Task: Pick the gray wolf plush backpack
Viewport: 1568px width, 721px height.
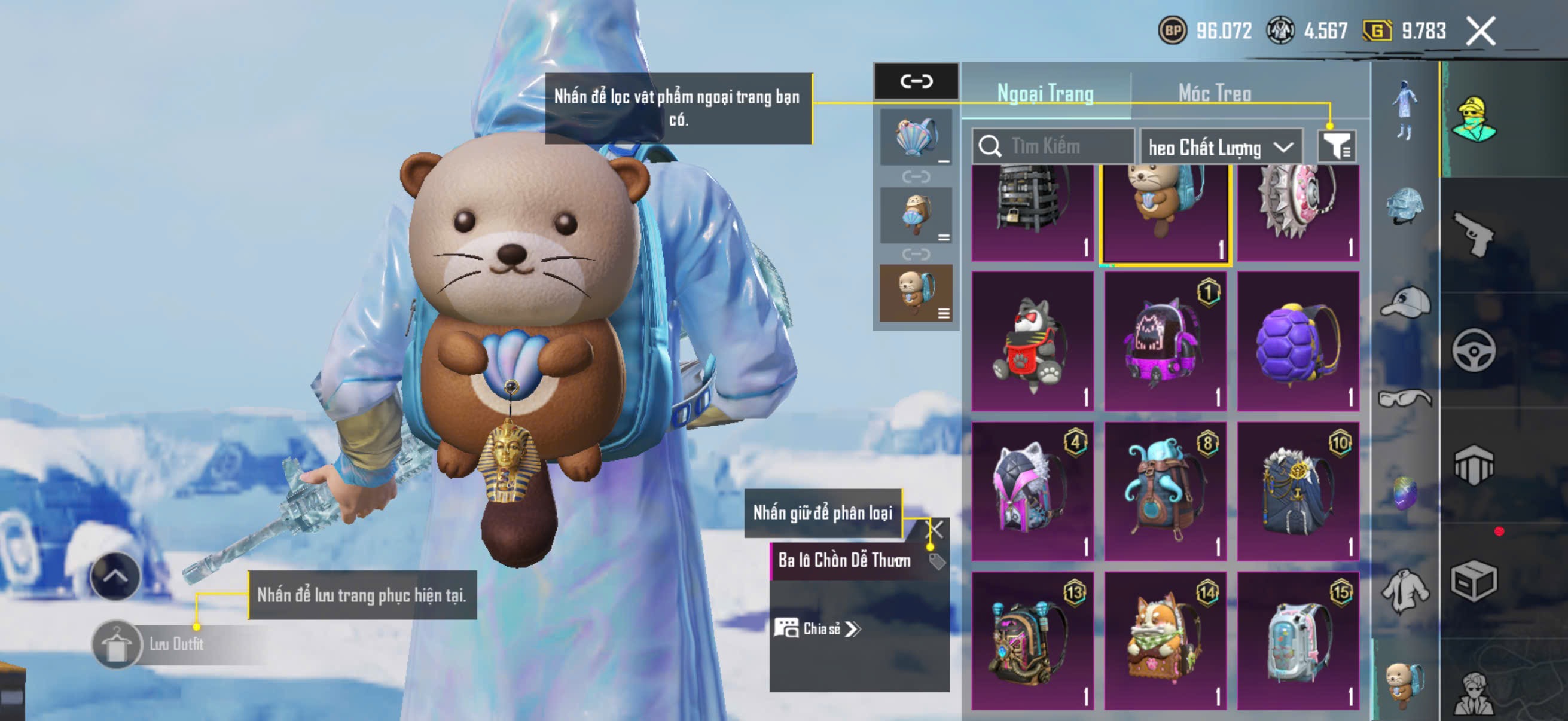Action: (1032, 341)
